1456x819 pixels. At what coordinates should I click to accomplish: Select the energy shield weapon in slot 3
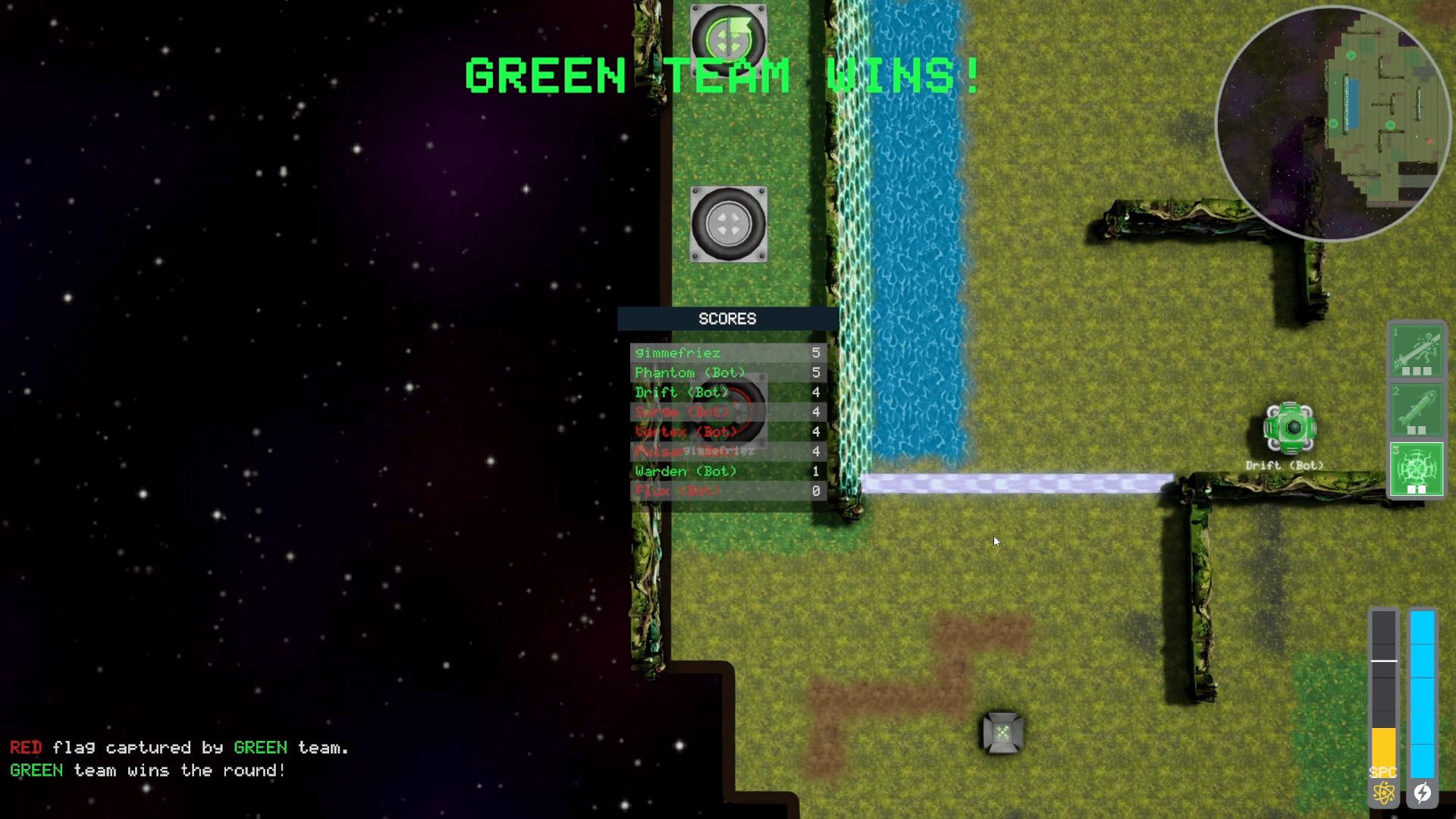point(1417,470)
